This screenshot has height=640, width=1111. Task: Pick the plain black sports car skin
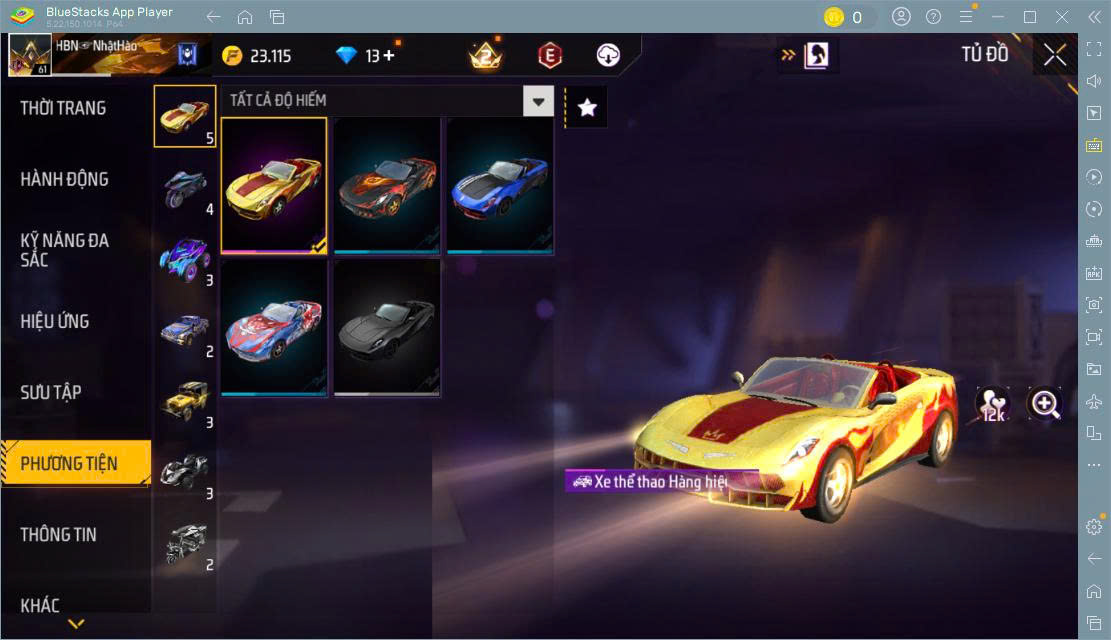[x=387, y=328]
